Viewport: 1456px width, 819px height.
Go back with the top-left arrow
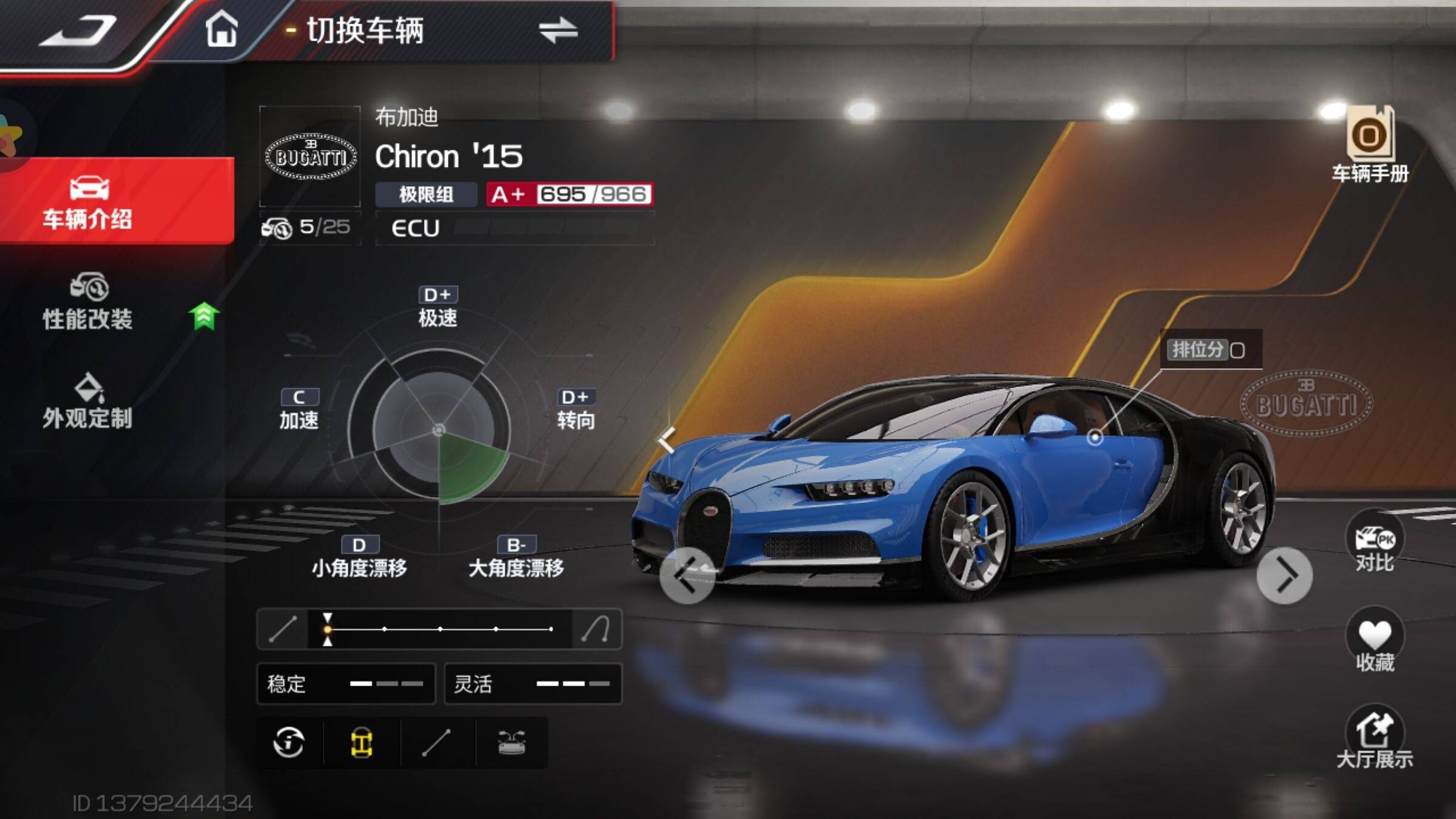(79, 30)
